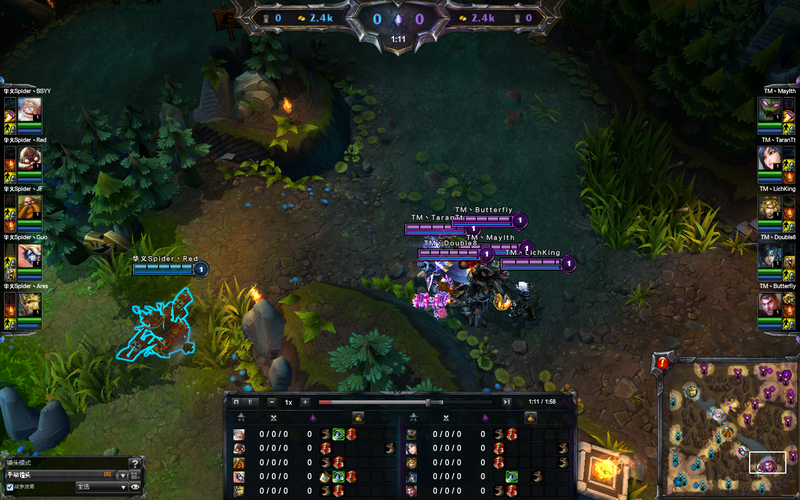
Task: Select TM Maylth portrait in the team list
Action: pyautogui.click(x=776, y=110)
